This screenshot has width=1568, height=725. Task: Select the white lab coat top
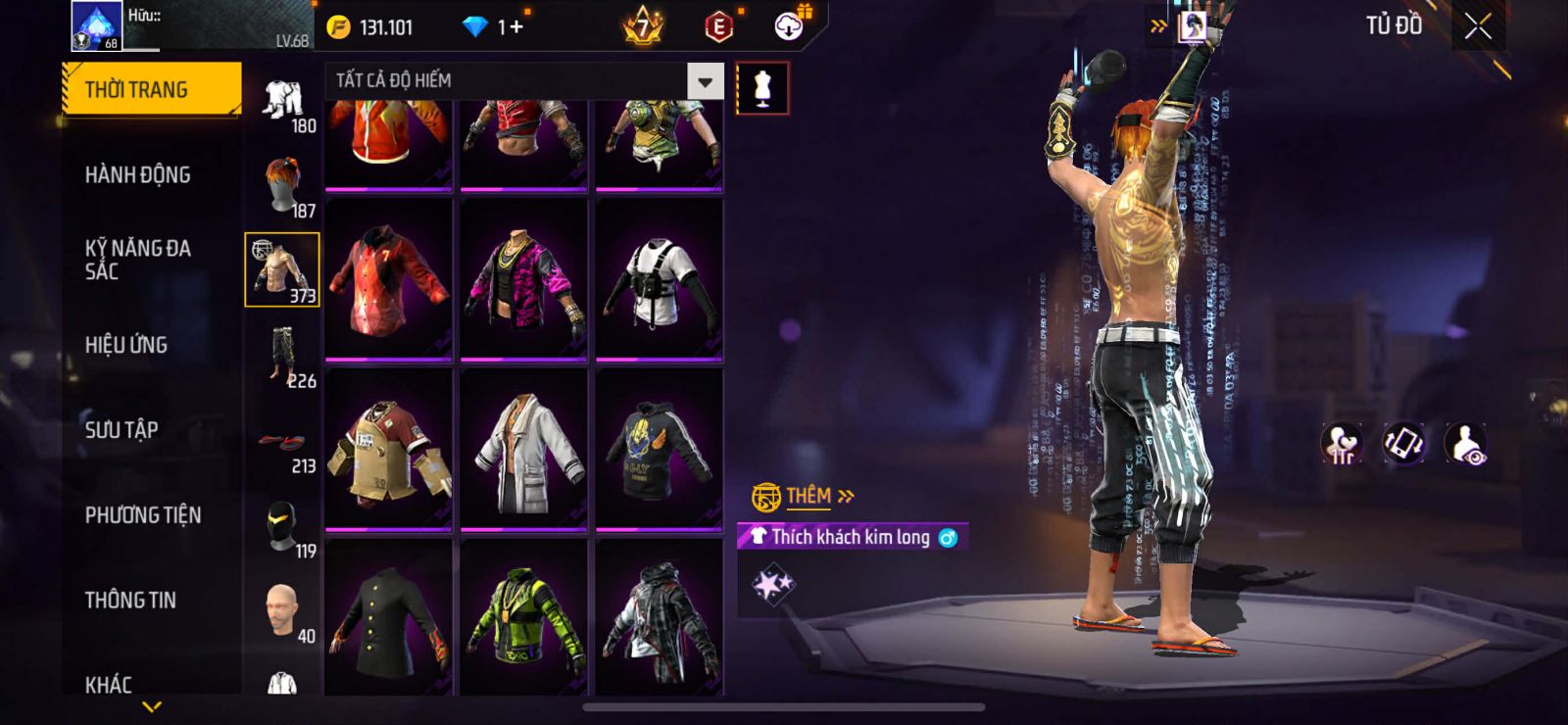click(523, 449)
